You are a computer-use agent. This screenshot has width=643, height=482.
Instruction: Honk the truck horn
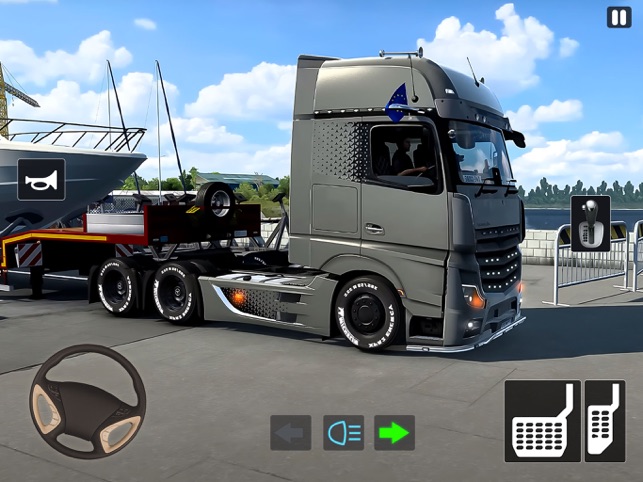click(41, 179)
